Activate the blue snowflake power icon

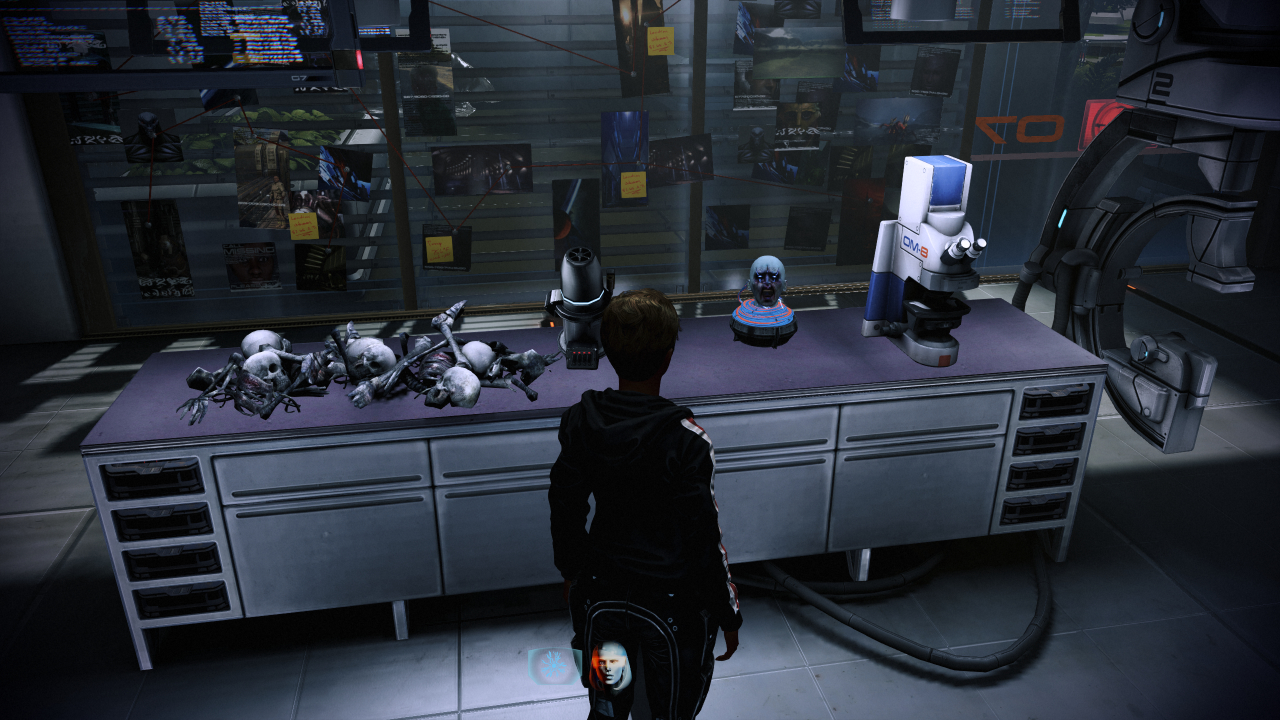click(x=553, y=665)
